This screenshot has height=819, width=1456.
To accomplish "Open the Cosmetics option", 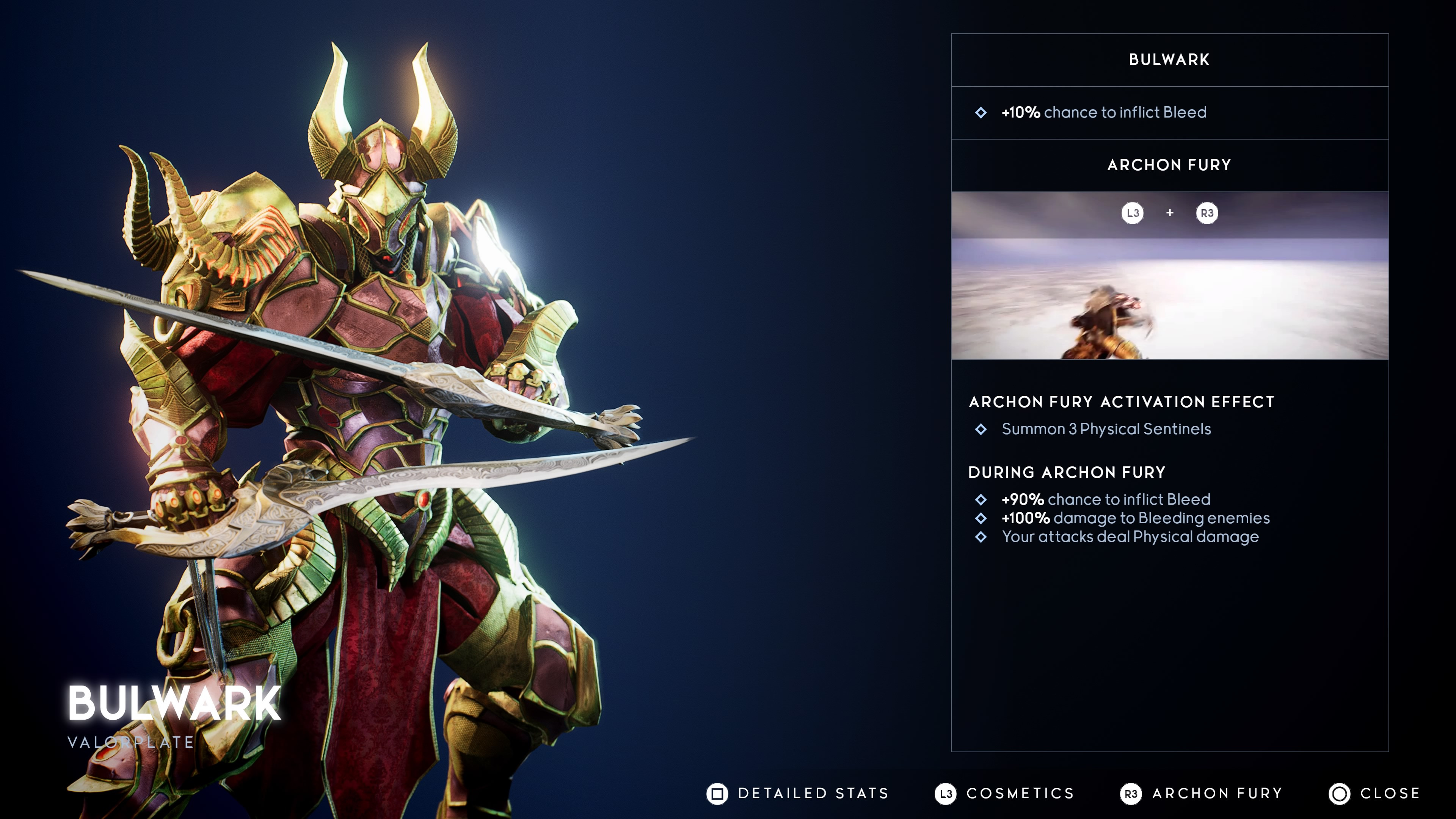I will pyautogui.click(x=1004, y=793).
